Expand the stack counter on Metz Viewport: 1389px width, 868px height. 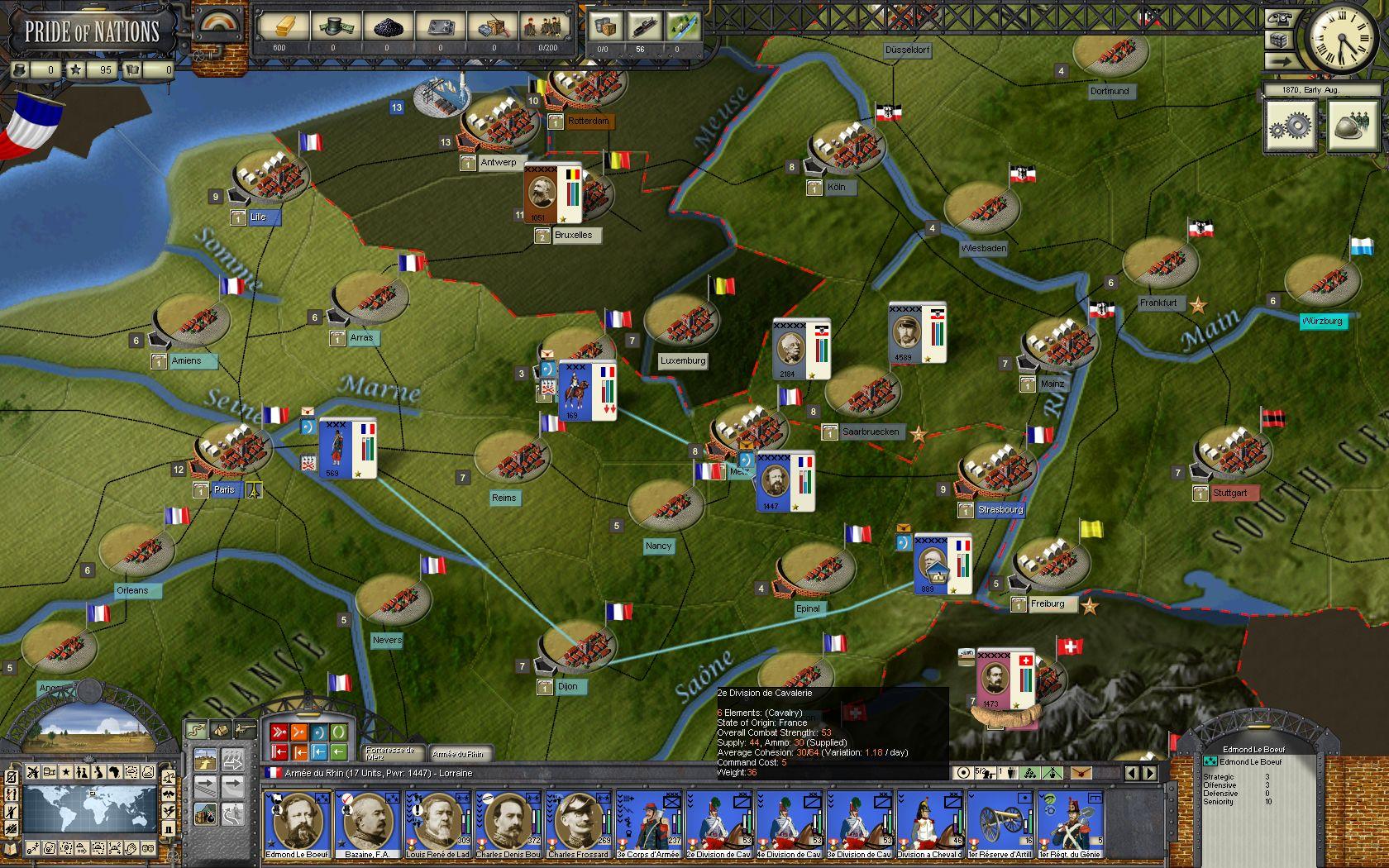pos(694,451)
